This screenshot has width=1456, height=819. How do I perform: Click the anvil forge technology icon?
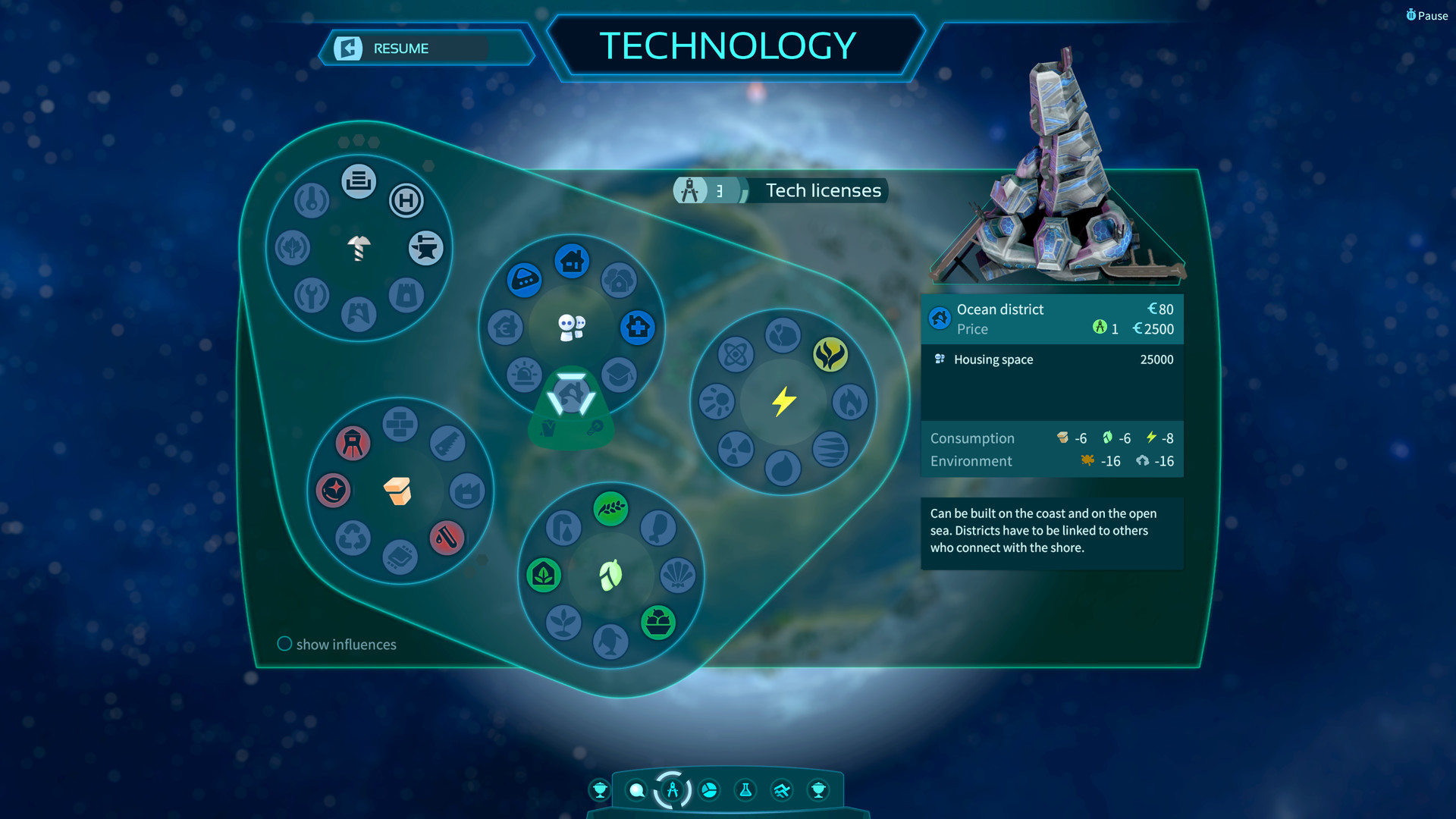[x=425, y=248]
